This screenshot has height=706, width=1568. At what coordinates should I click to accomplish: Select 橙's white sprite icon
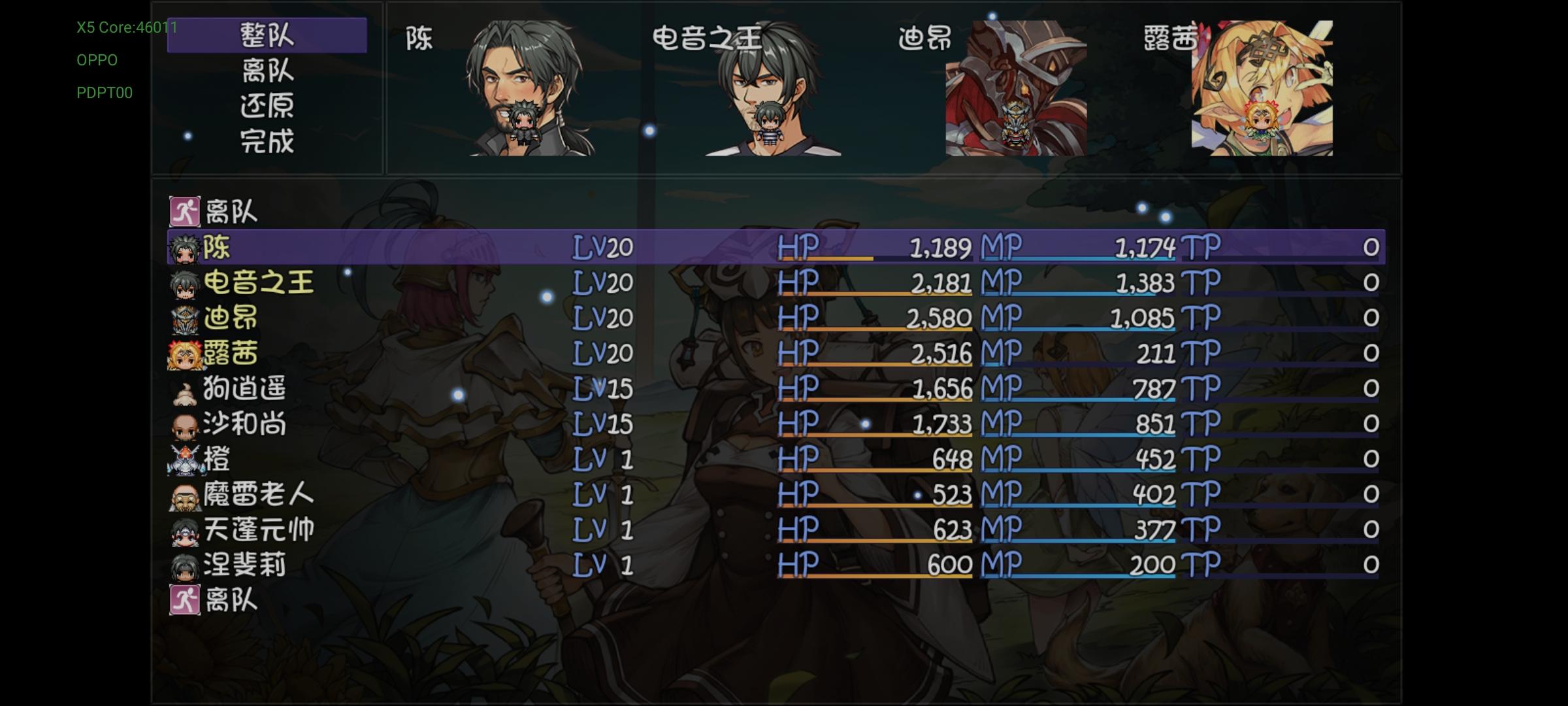(x=185, y=459)
